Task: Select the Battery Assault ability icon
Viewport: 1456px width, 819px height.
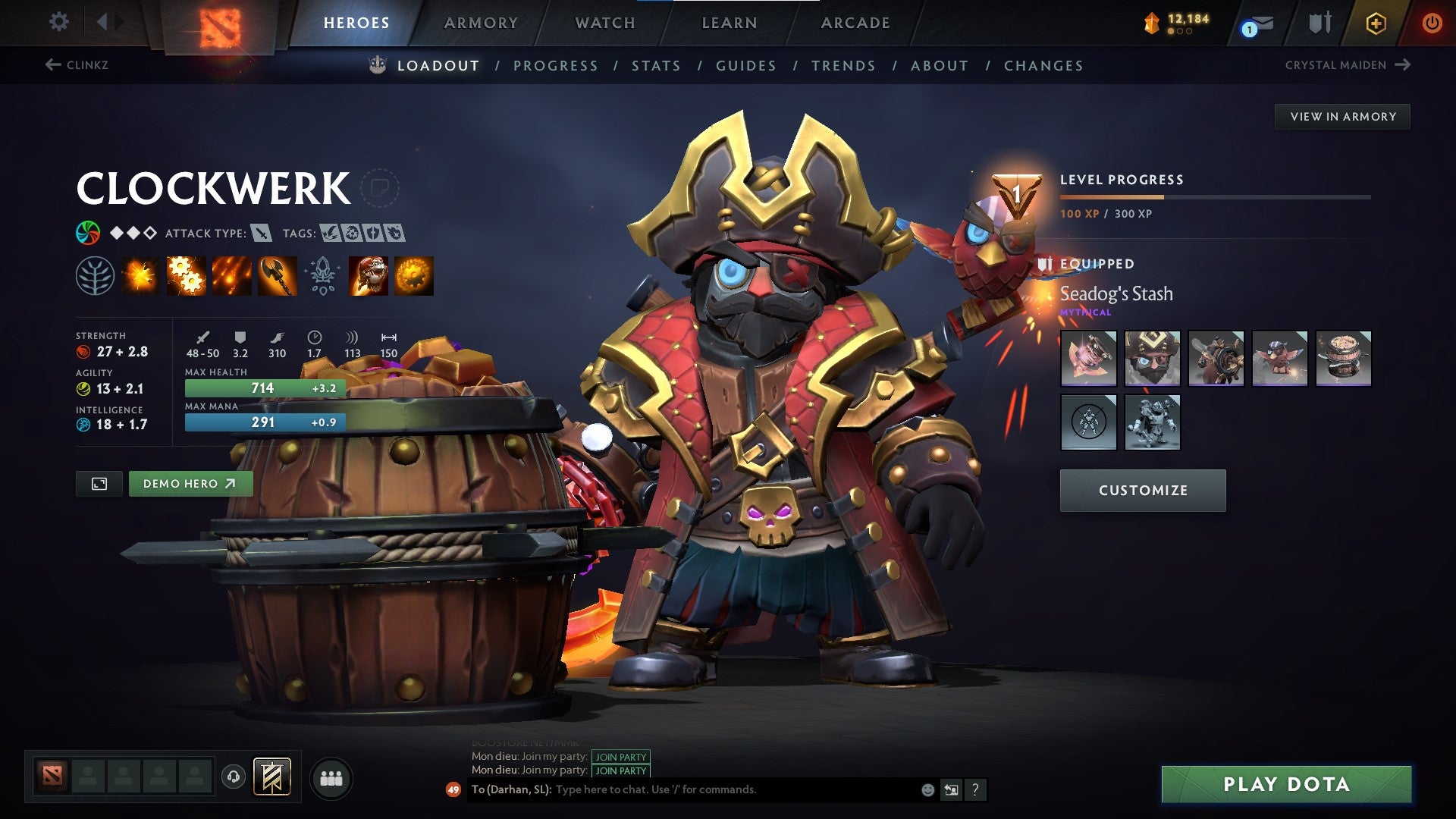Action: (141, 276)
